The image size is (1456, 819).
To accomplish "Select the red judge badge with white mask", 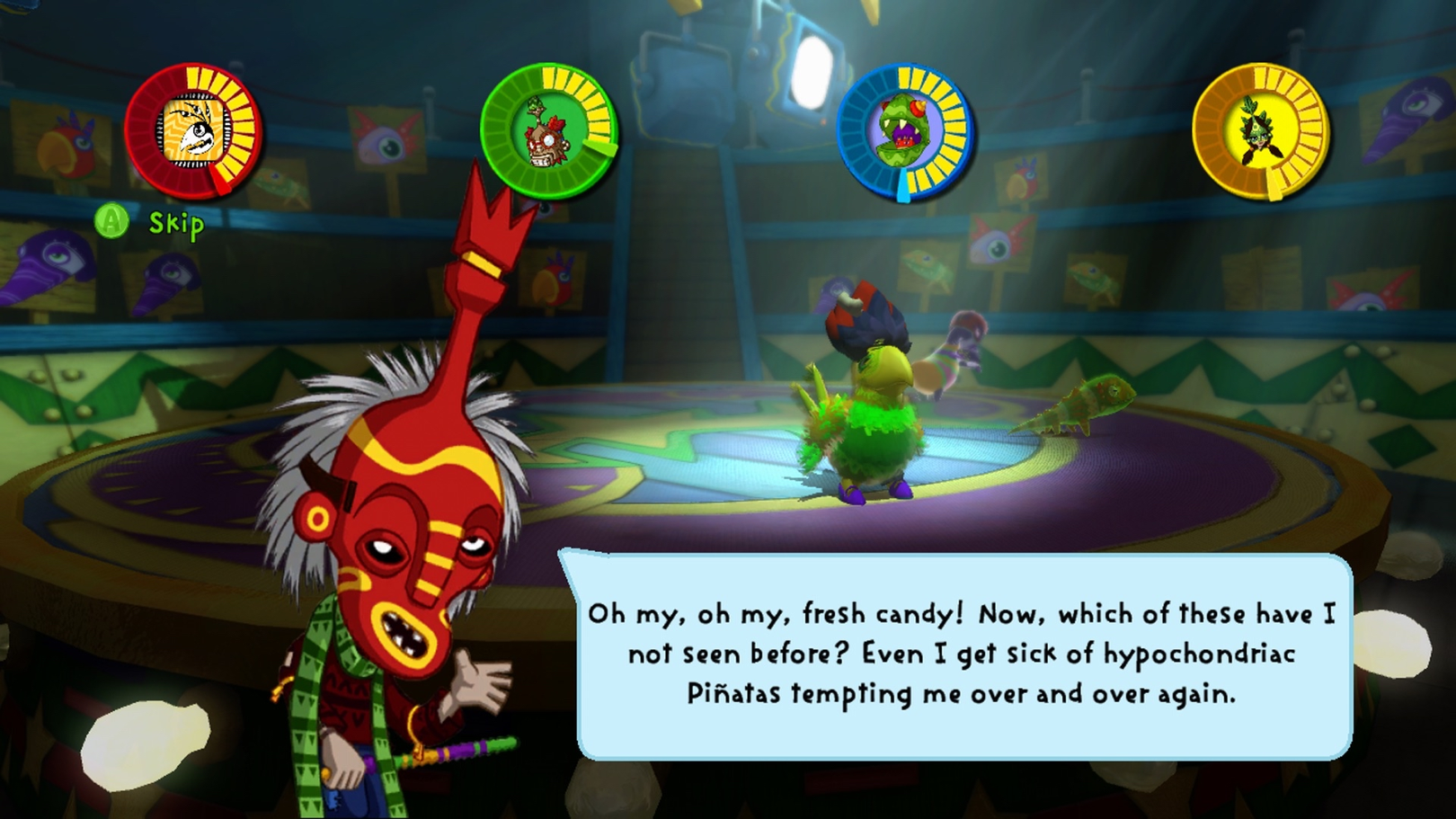I will tap(192, 131).
